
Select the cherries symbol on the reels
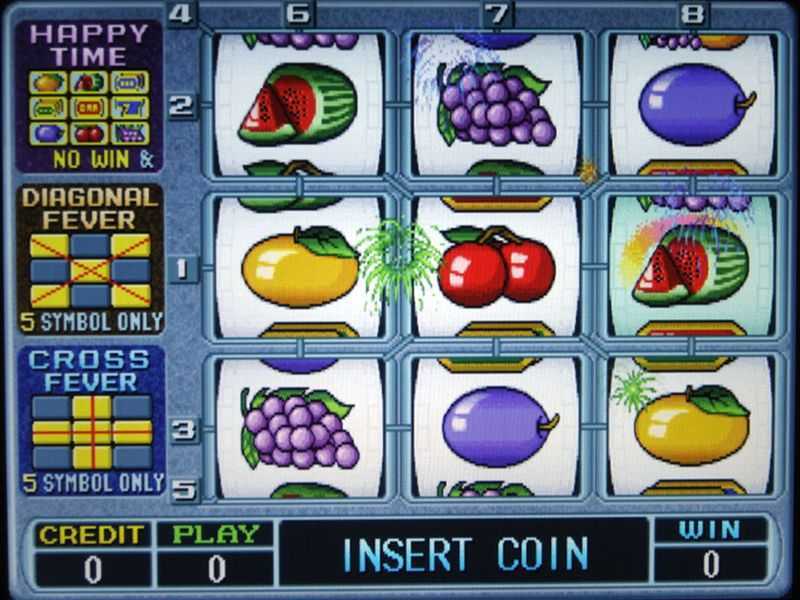497,266
